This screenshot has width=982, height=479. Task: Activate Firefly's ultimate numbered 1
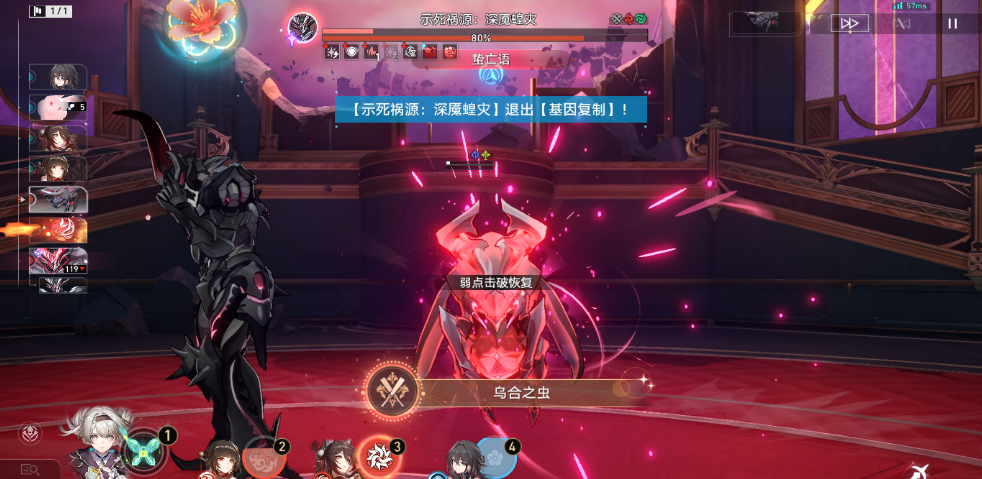coord(147,449)
